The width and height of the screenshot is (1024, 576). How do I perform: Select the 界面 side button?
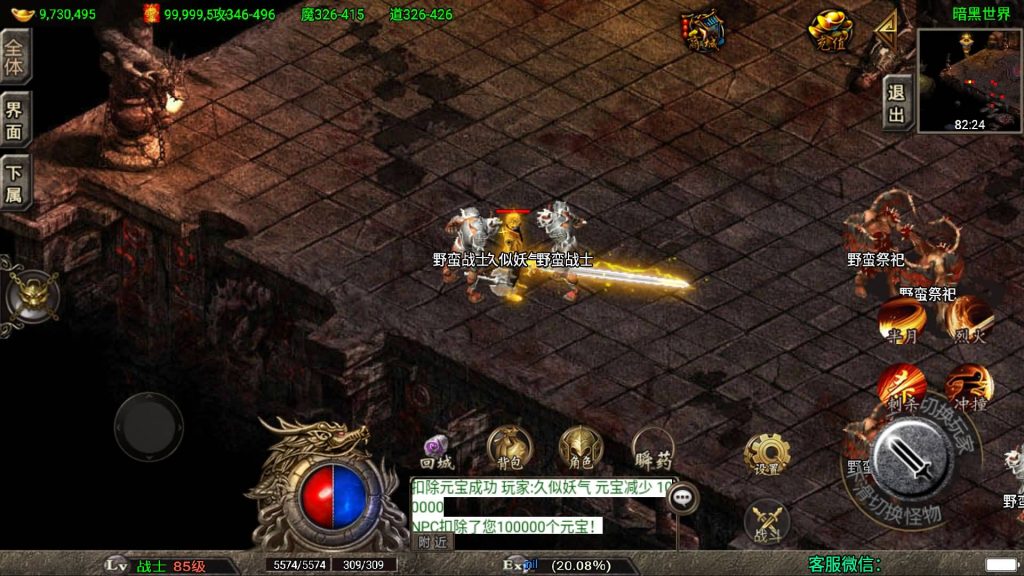[15, 120]
